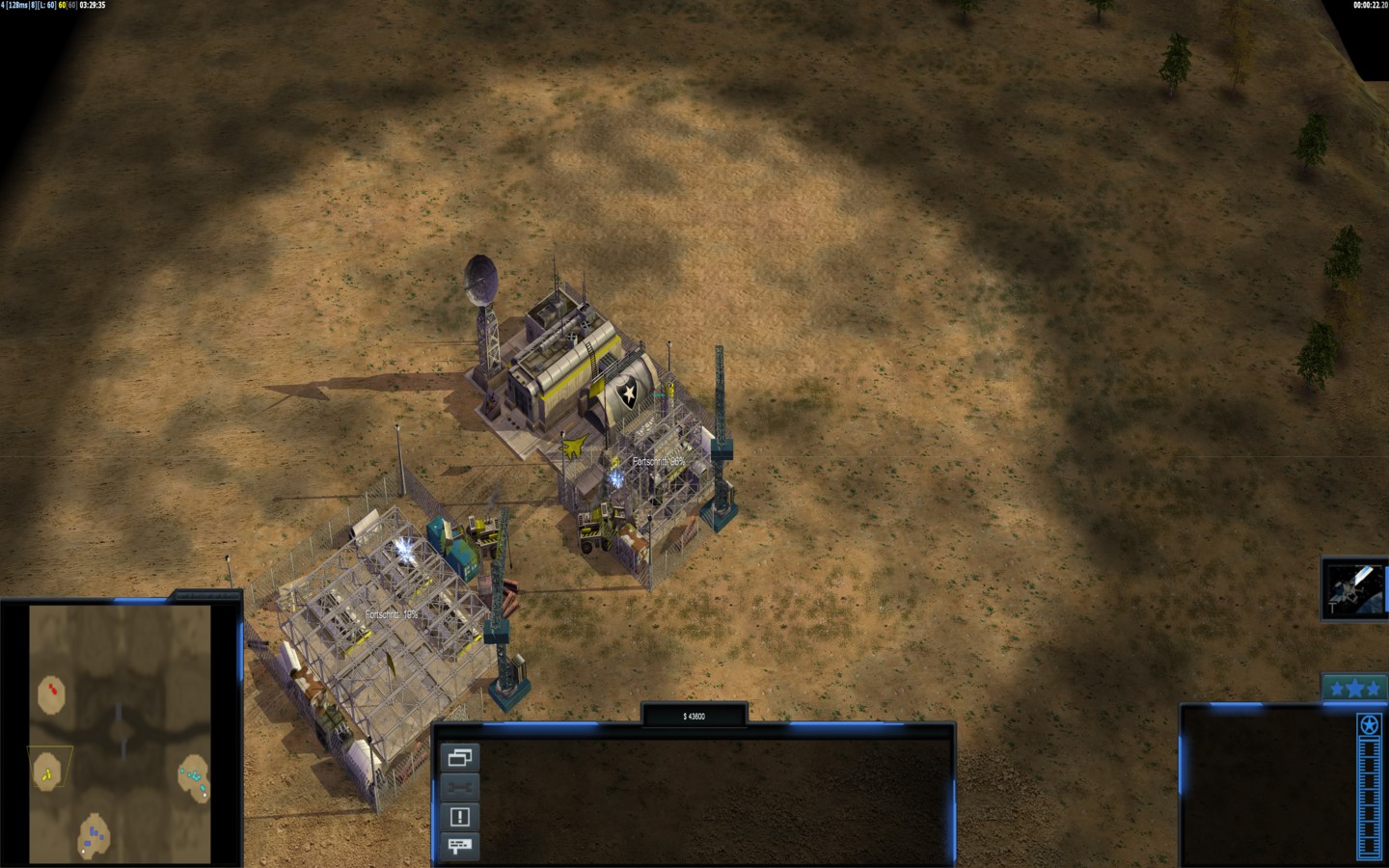
Task: Activate the satellite superweapon icon
Action: pyautogui.click(x=1353, y=589)
